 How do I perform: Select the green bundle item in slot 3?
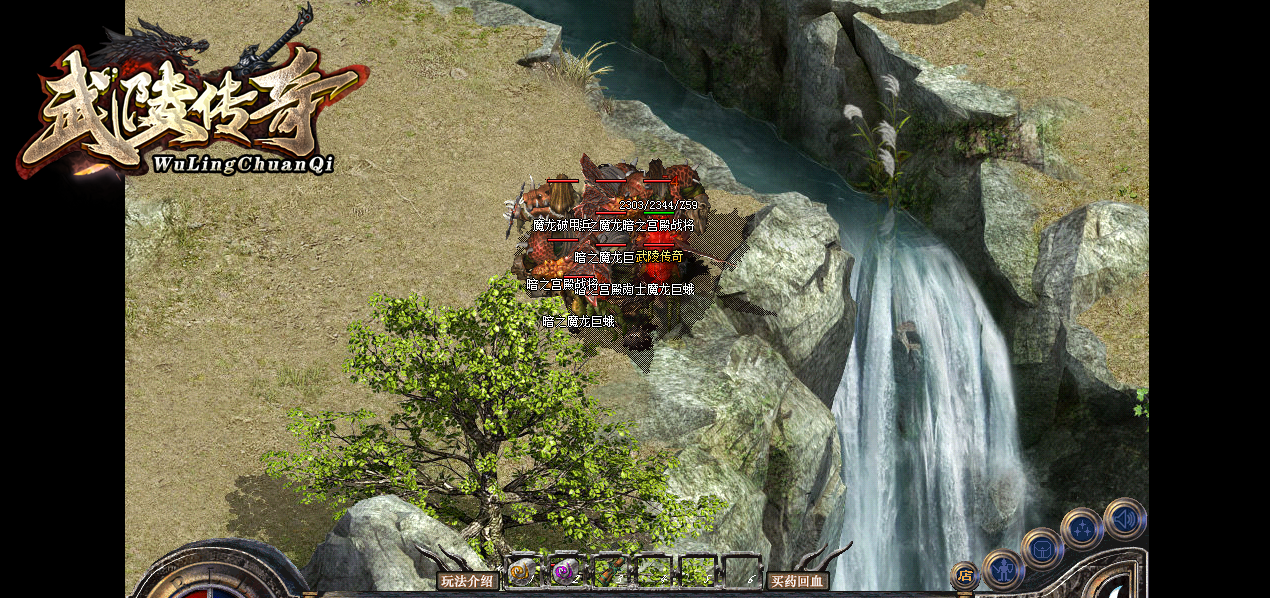pos(610,572)
